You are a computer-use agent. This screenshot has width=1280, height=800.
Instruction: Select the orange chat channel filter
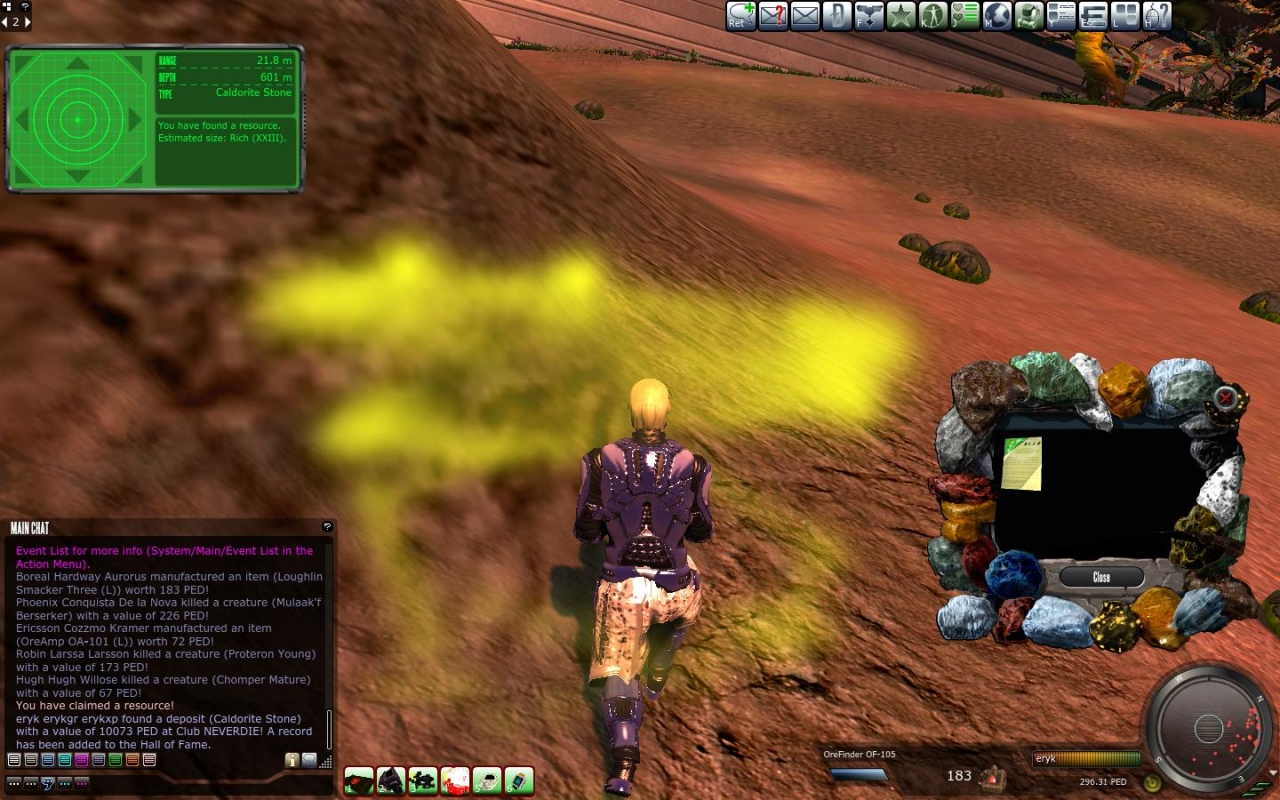pos(132,760)
